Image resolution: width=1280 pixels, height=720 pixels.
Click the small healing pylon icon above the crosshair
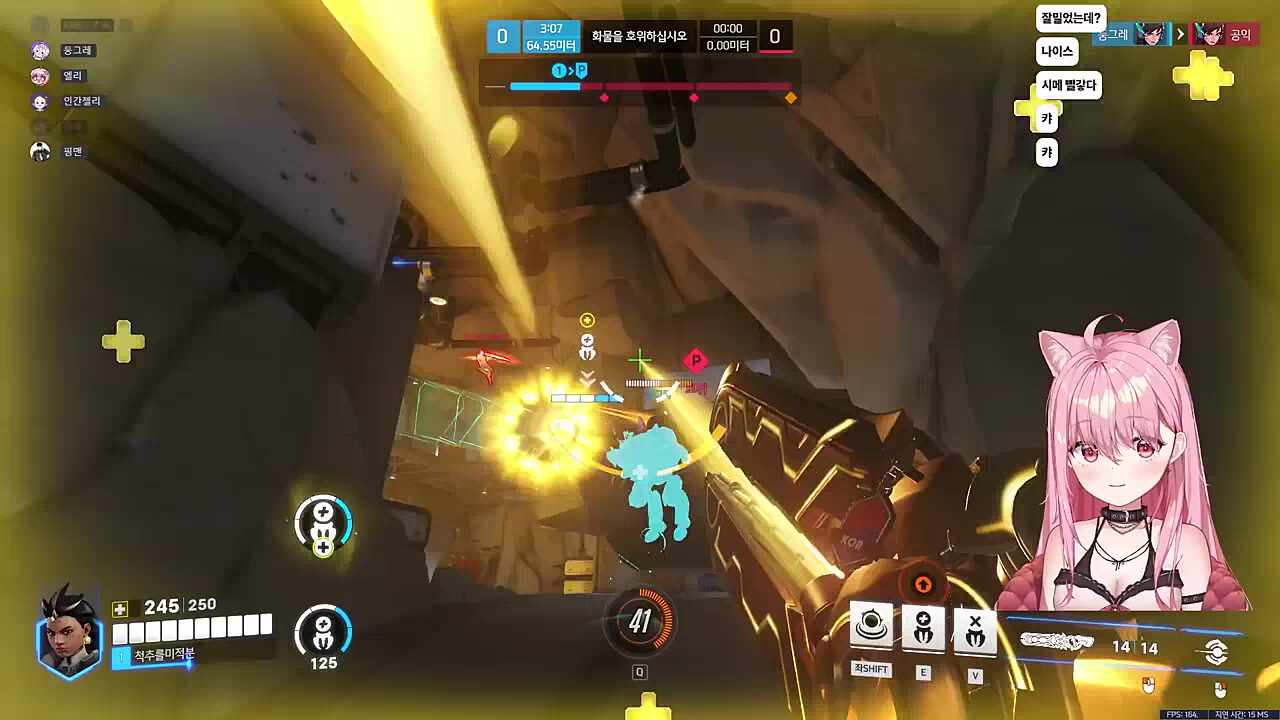[587, 345]
